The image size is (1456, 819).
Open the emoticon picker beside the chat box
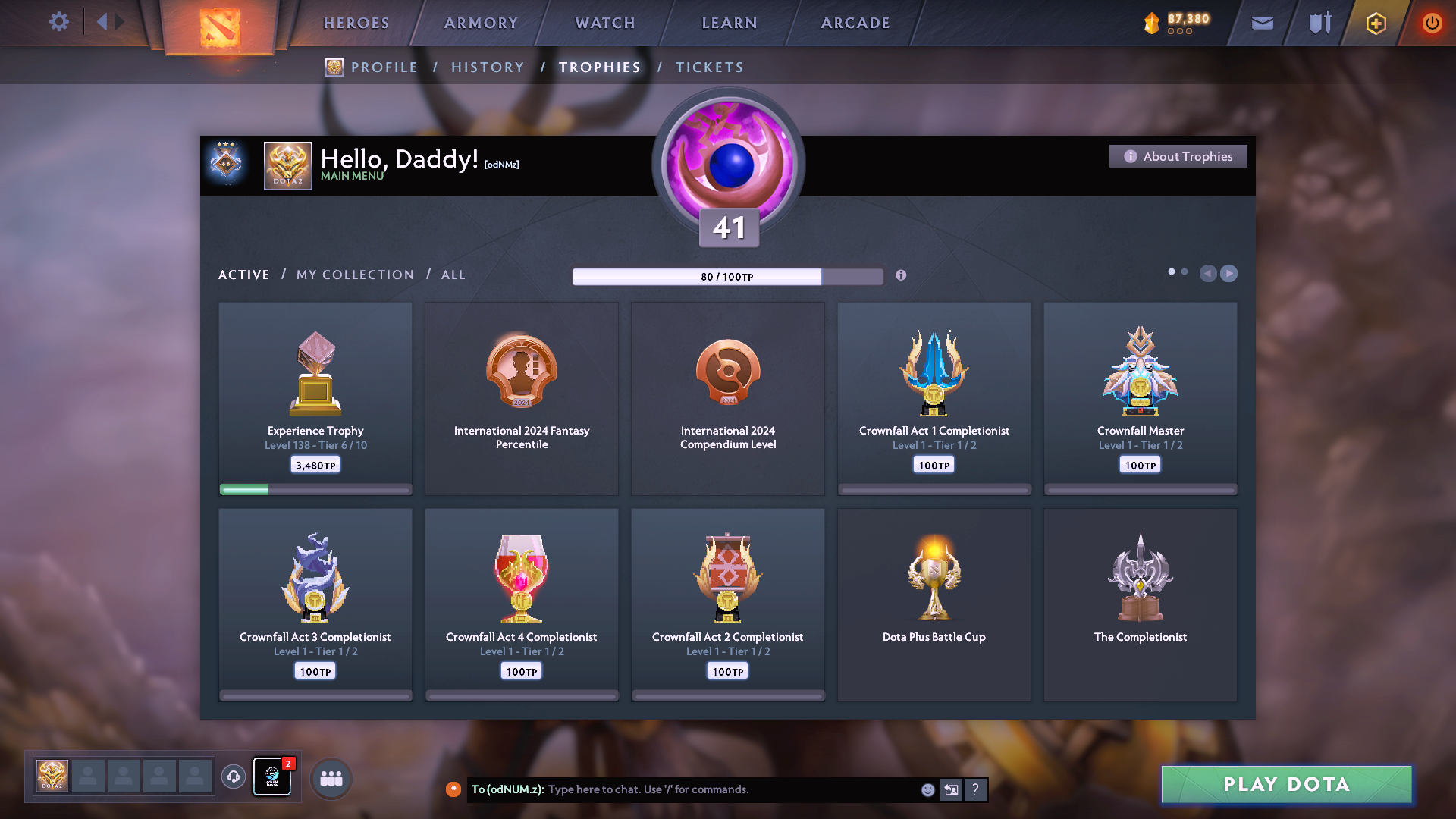927,789
